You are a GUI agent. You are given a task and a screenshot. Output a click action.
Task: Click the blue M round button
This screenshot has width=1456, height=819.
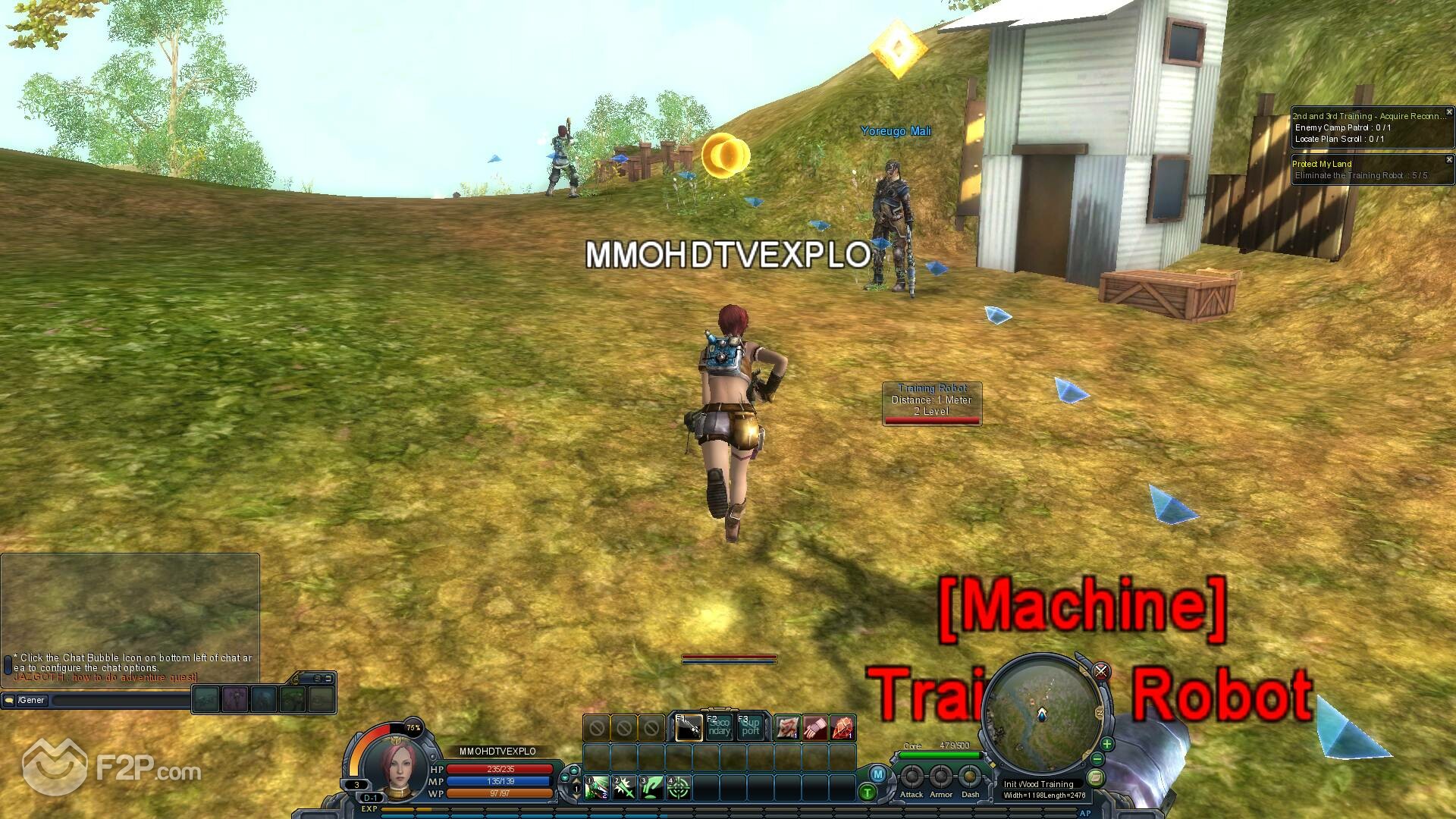[x=878, y=774]
